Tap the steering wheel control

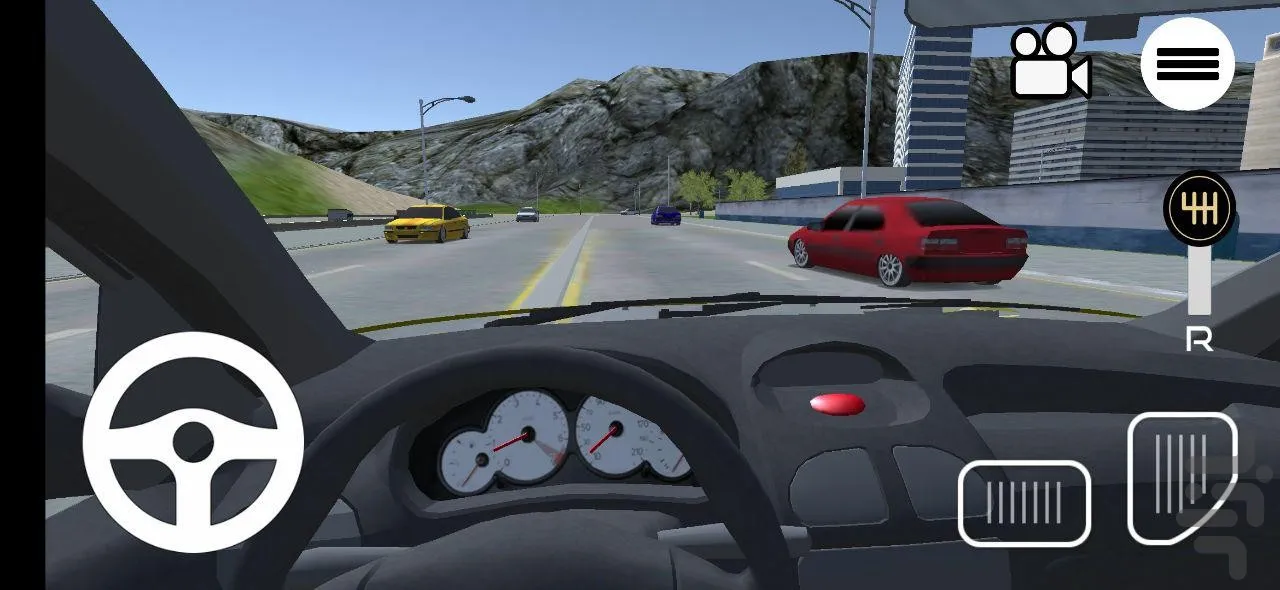pyautogui.click(x=193, y=442)
